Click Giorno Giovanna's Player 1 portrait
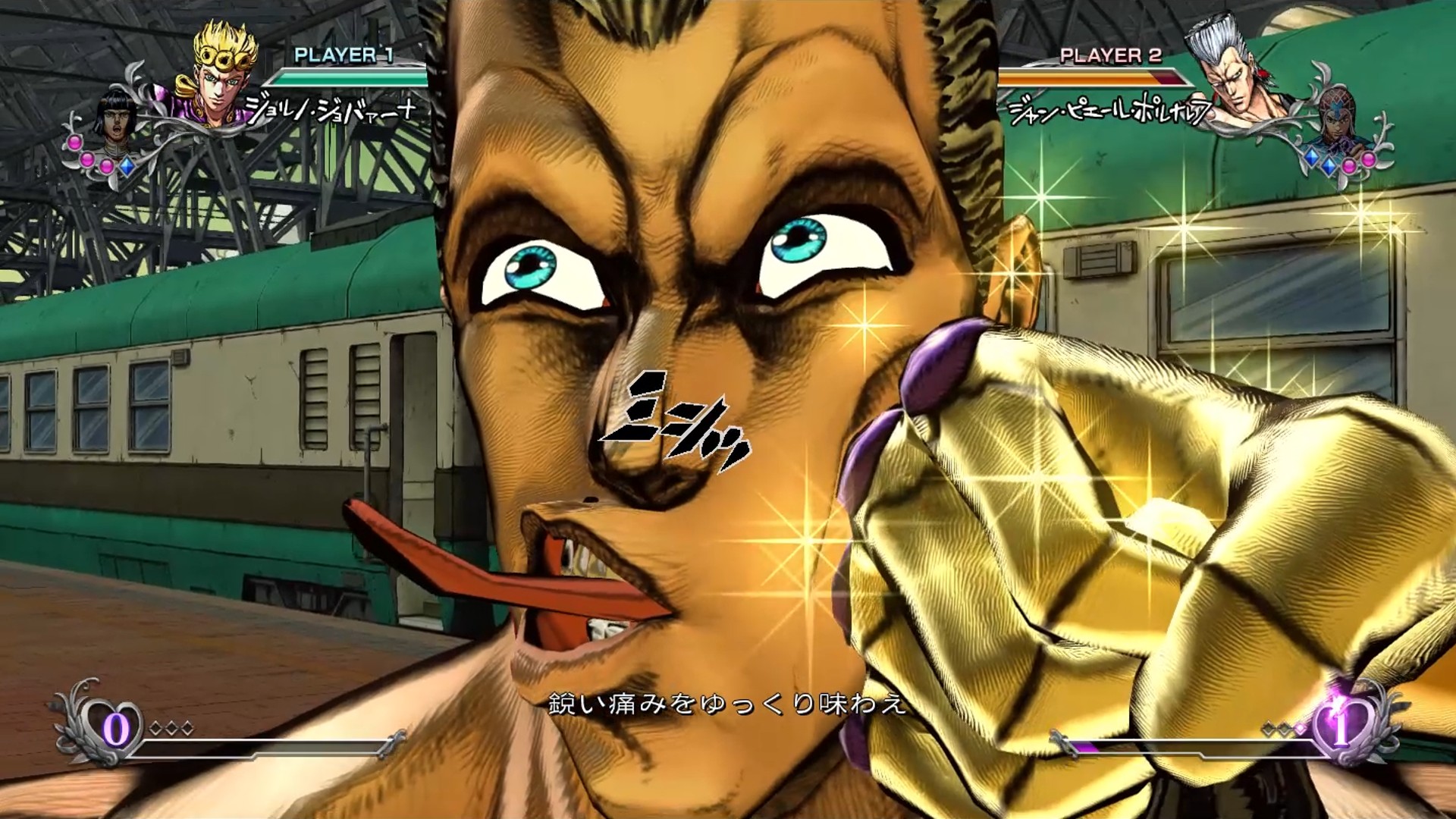 [x=221, y=74]
